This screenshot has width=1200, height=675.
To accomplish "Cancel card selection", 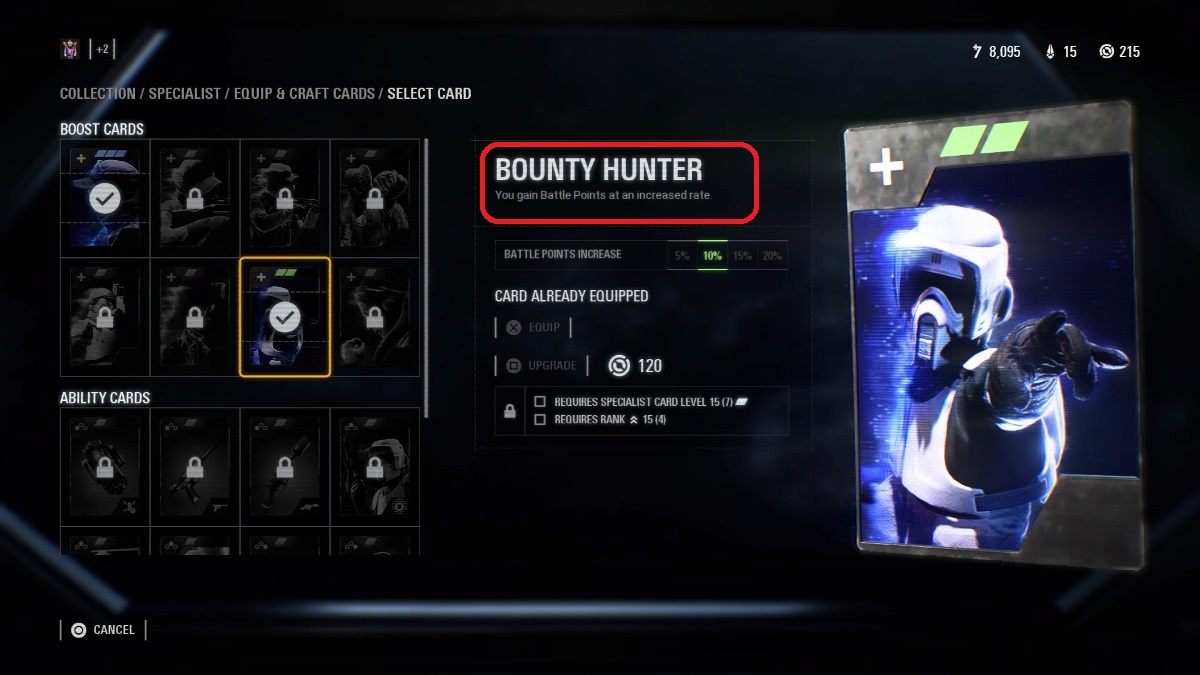I will click(x=103, y=630).
